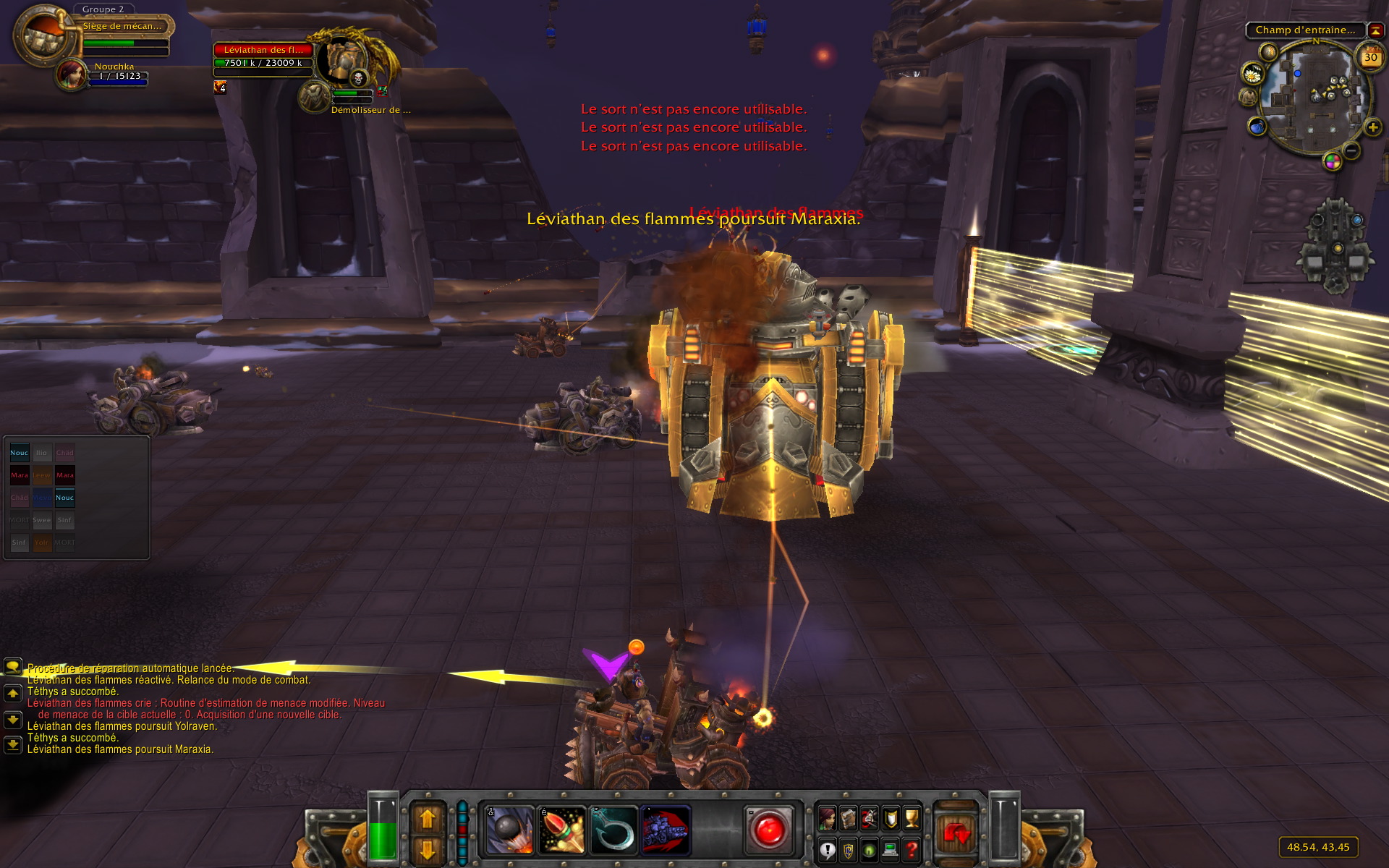The width and height of the screenshot is (1389, 868).
Task: Open the red question mark help button
Action: point(912,850)
